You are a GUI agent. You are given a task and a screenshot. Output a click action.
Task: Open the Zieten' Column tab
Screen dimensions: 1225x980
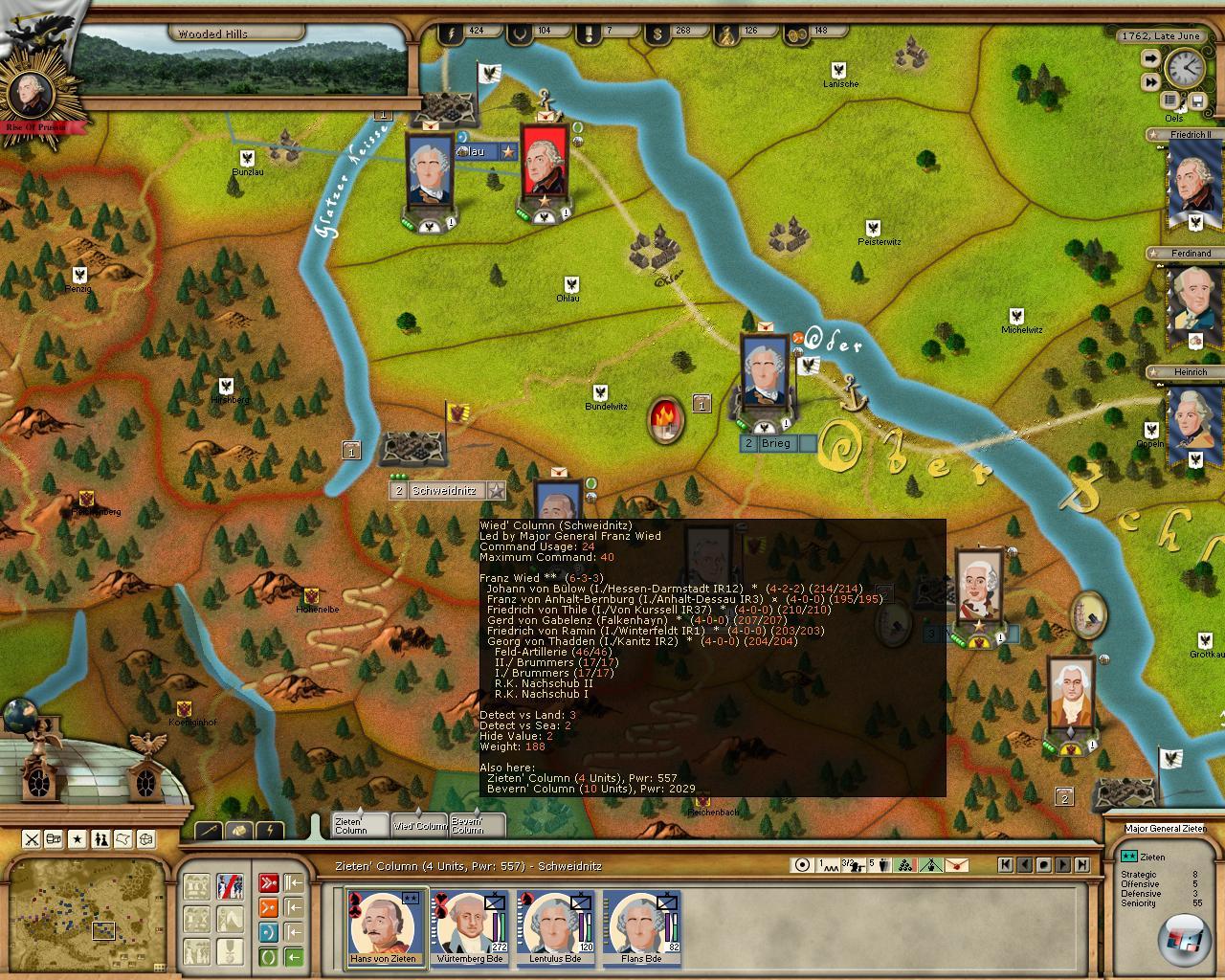(360, 825)
